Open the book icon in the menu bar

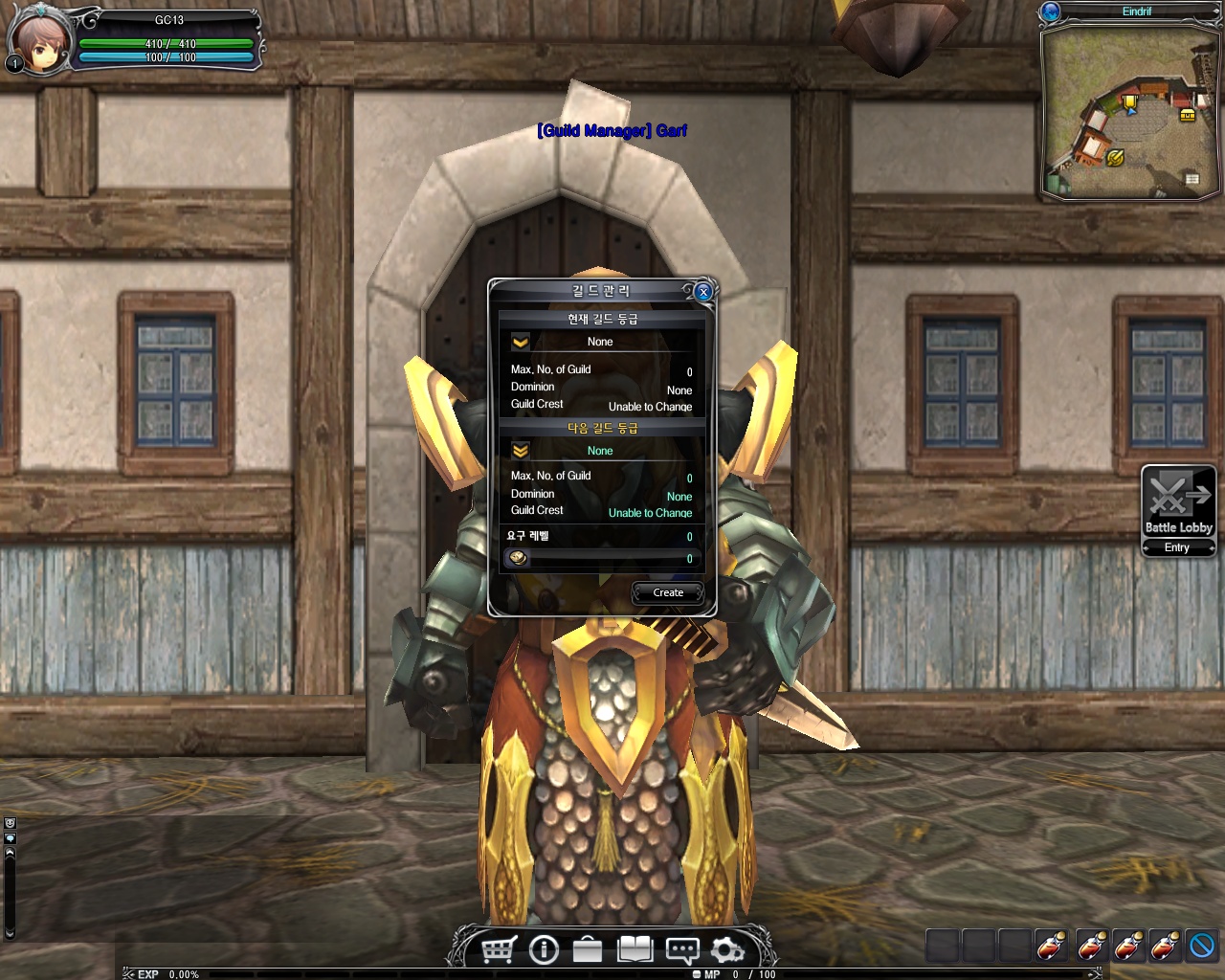[x=635, y=949]
